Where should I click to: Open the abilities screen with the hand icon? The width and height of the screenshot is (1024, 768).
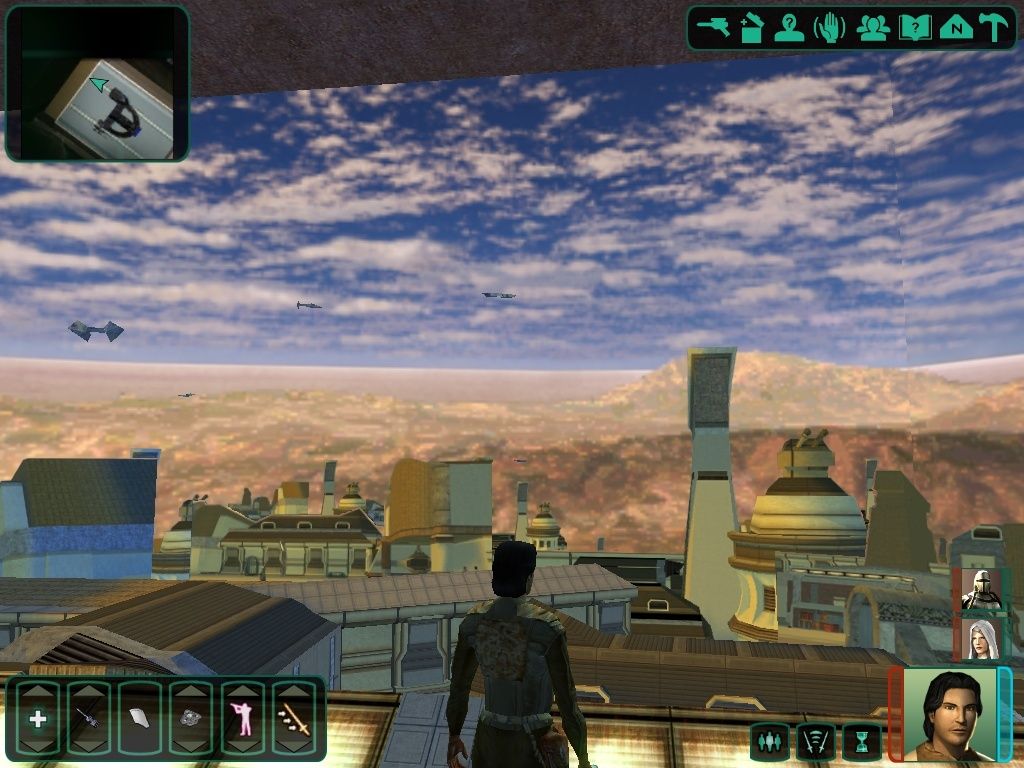point(830,27)
